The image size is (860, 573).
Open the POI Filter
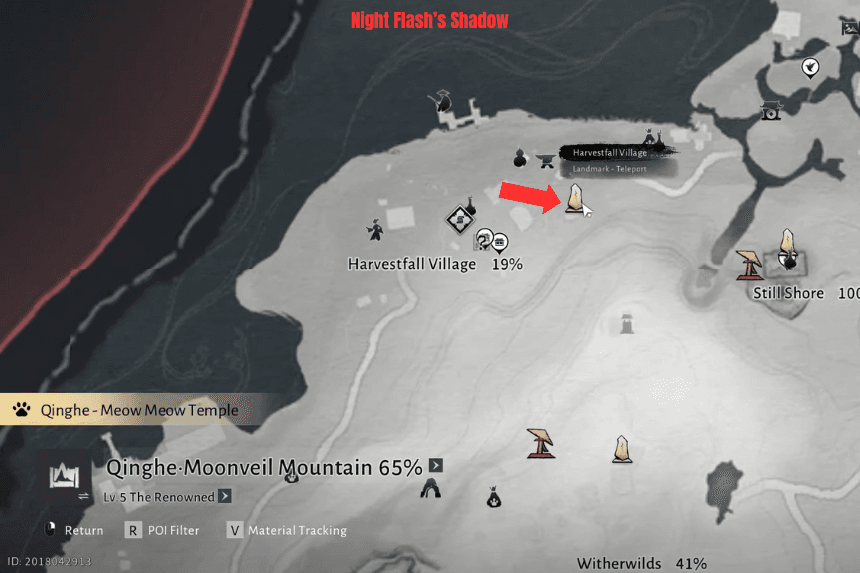coord(132,530)
